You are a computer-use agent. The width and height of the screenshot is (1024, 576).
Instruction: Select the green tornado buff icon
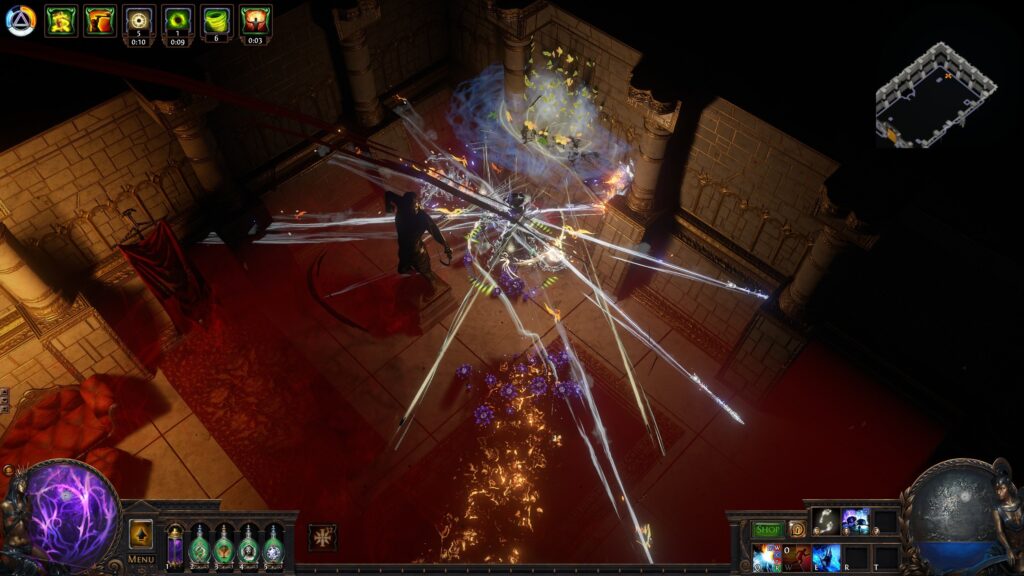click(217, 19)
